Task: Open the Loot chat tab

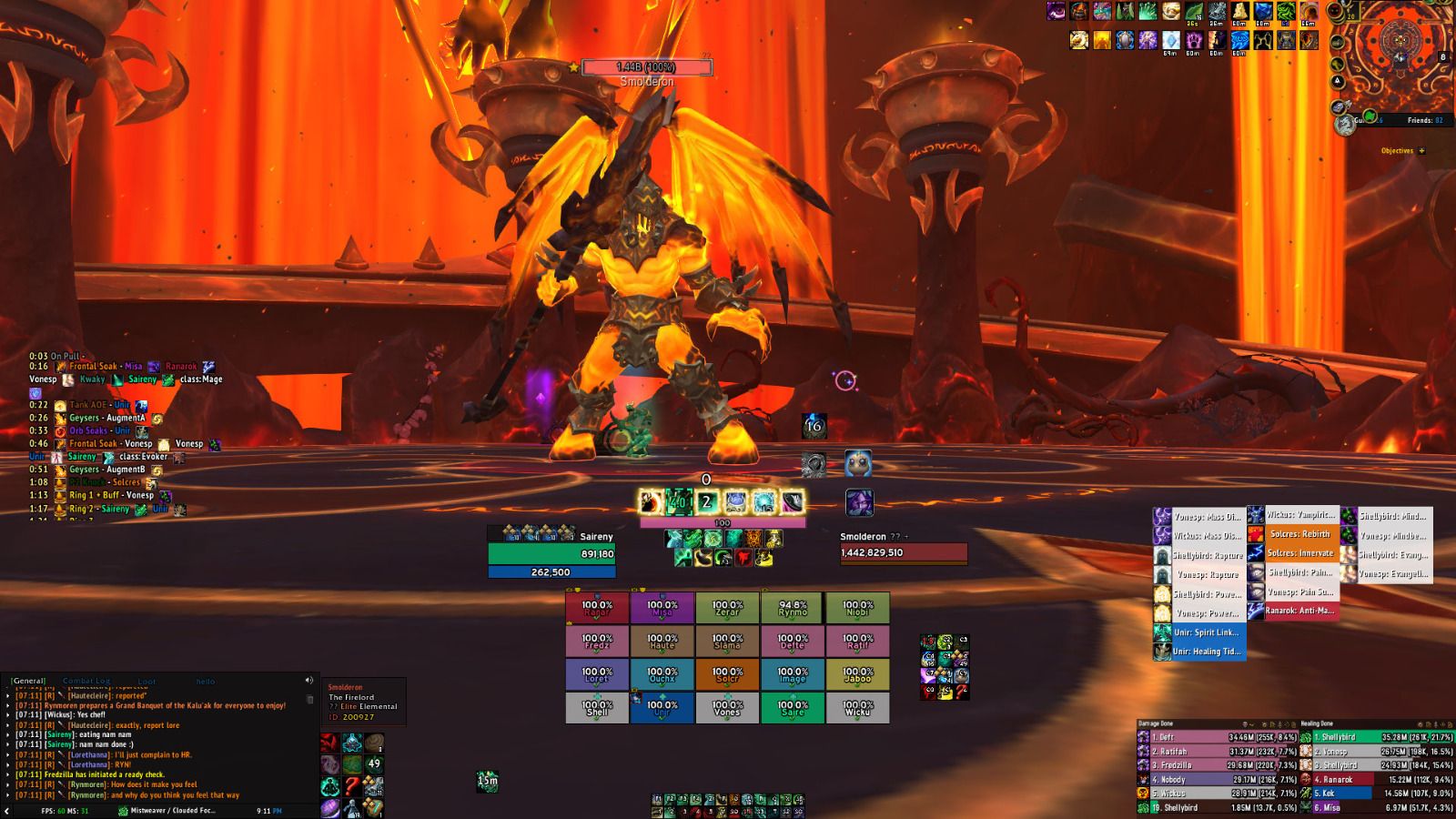Action: tap(147, 681)
